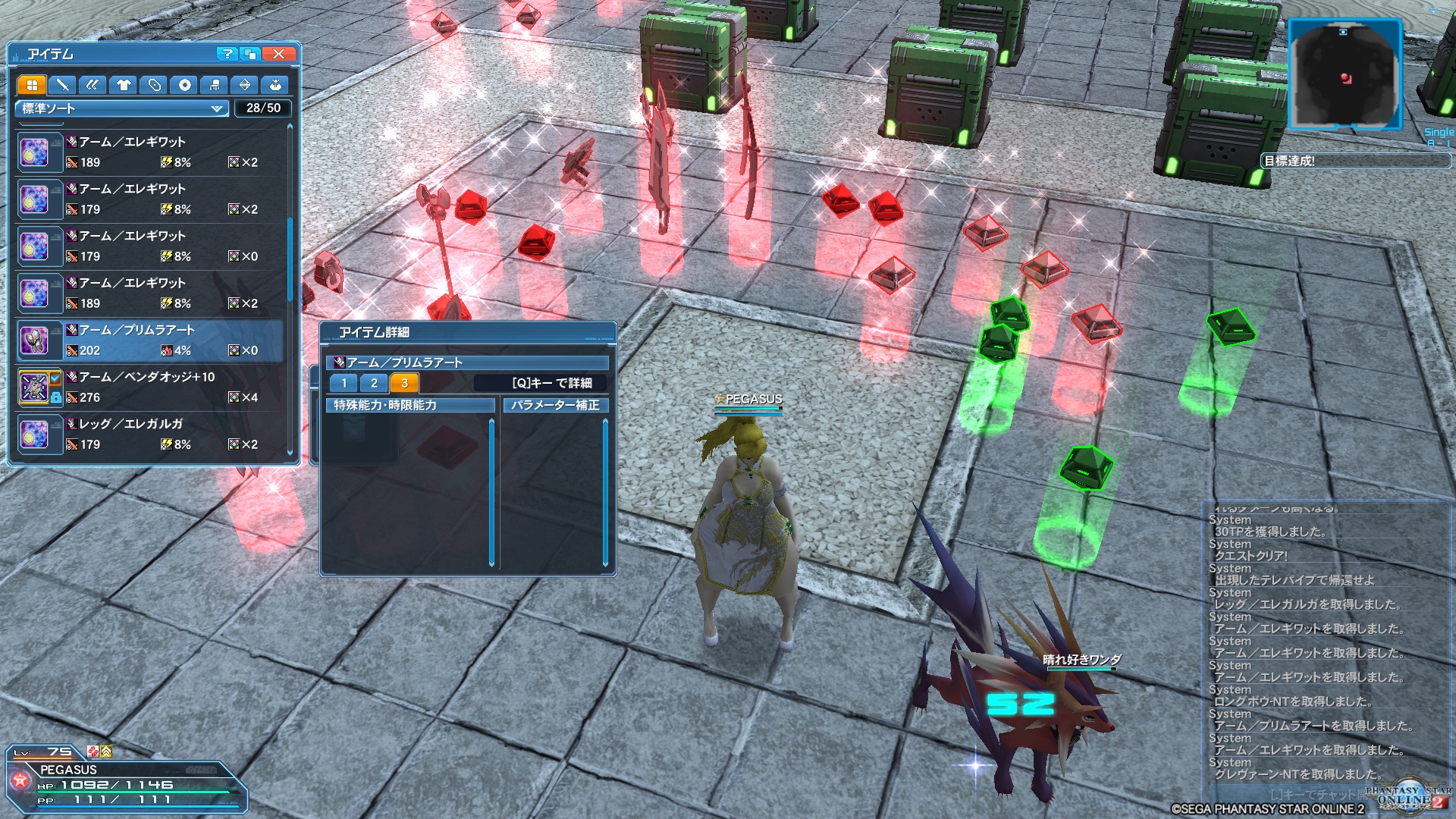
Task: Show the weapons sword tab
Action: (x=62, y=85)
